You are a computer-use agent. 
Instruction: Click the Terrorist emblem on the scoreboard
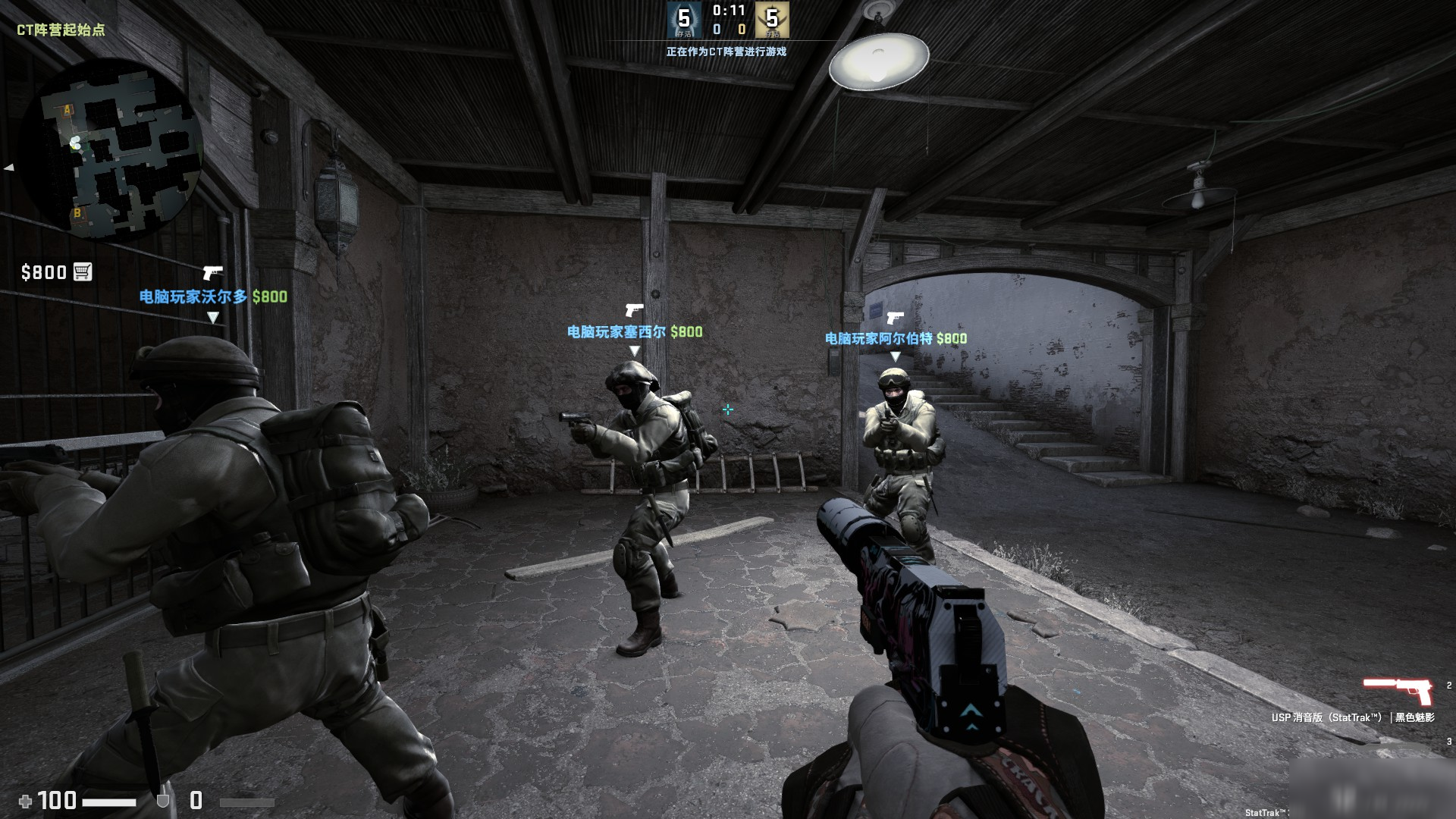[x=771, y=20]
